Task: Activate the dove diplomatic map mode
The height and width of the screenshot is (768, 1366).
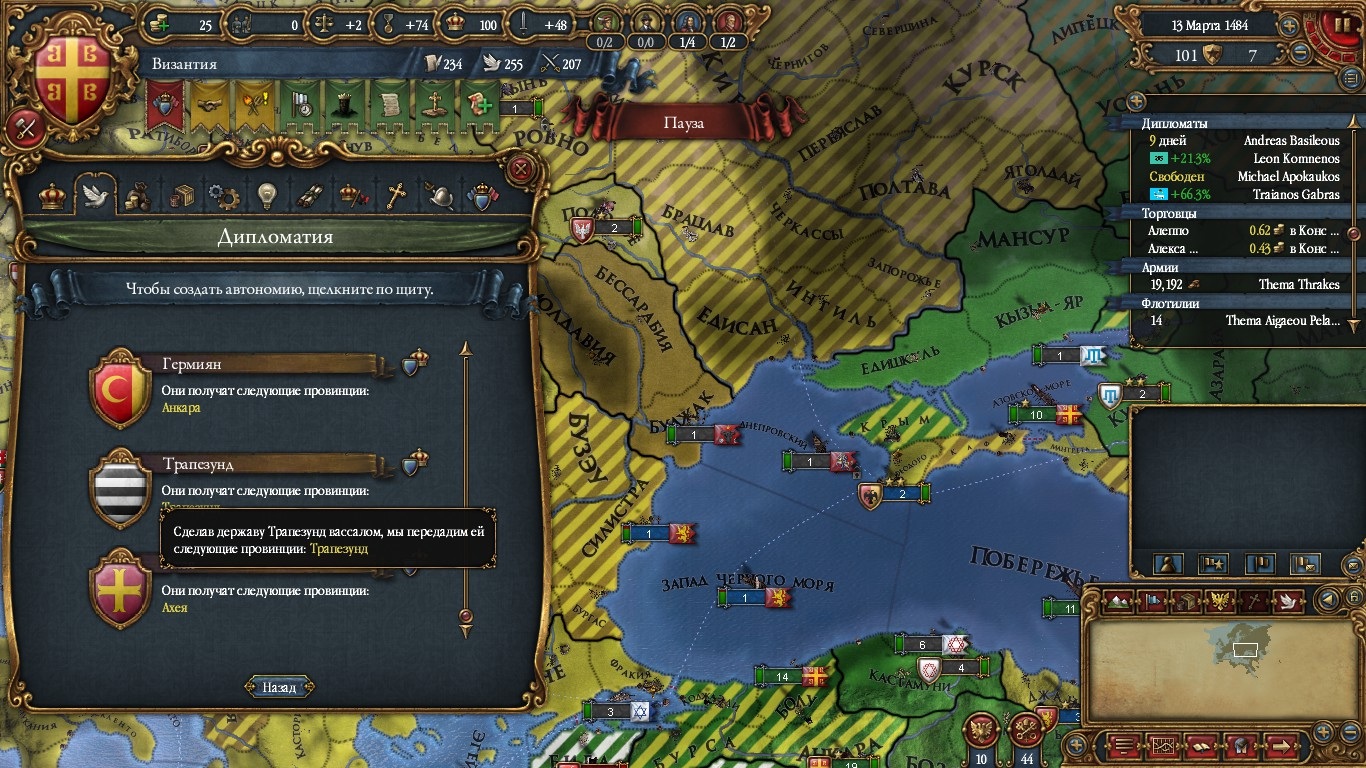Action: (1288, 601)
